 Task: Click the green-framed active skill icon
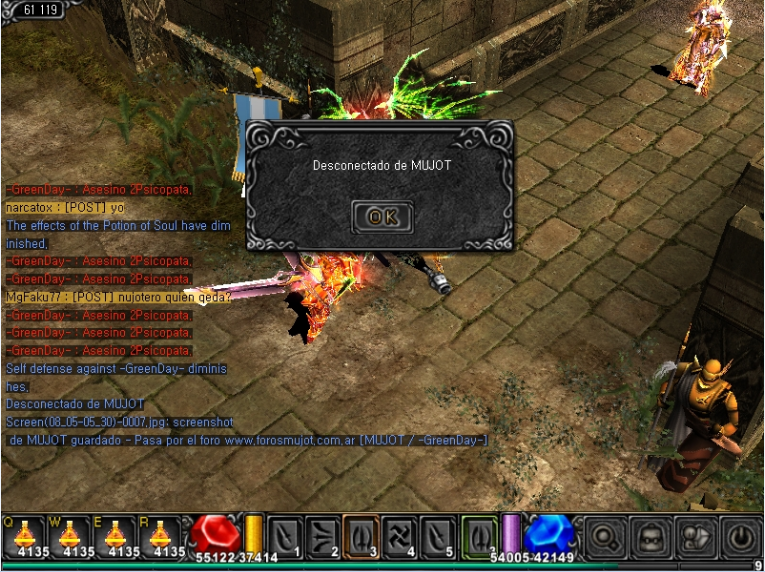(480, 536)
